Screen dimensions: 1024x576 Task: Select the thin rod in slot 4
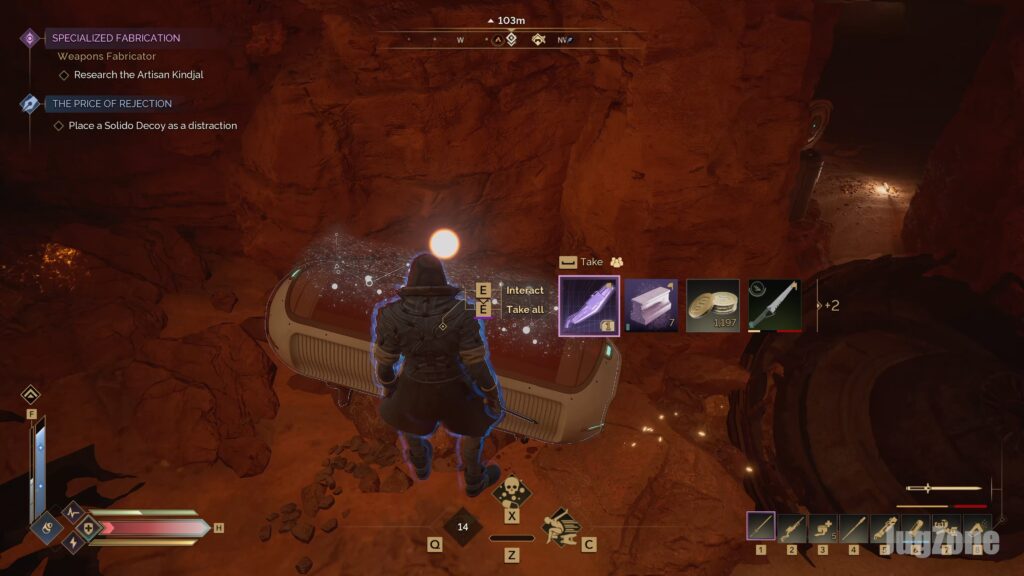[853, 526]
